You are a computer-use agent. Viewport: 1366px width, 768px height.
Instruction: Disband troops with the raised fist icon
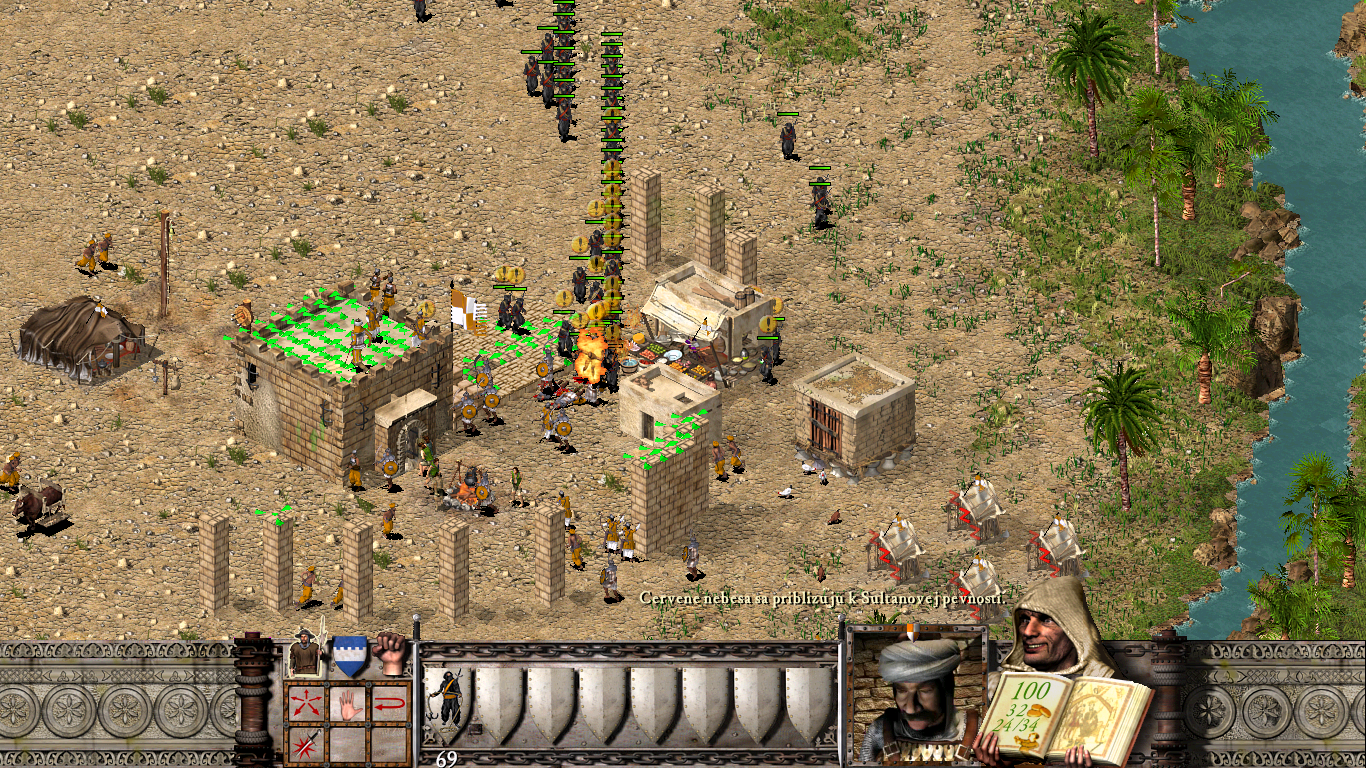pyautogui.click(x=391, y=653)
